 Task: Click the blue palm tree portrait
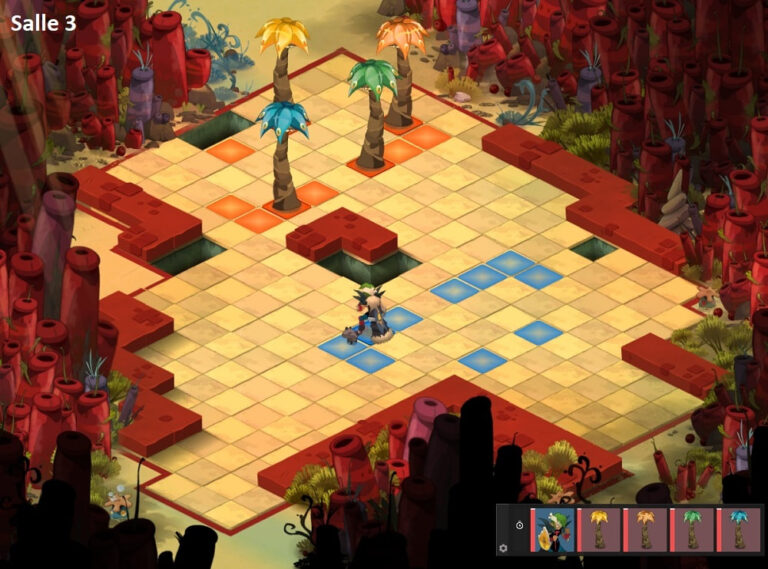739,529
